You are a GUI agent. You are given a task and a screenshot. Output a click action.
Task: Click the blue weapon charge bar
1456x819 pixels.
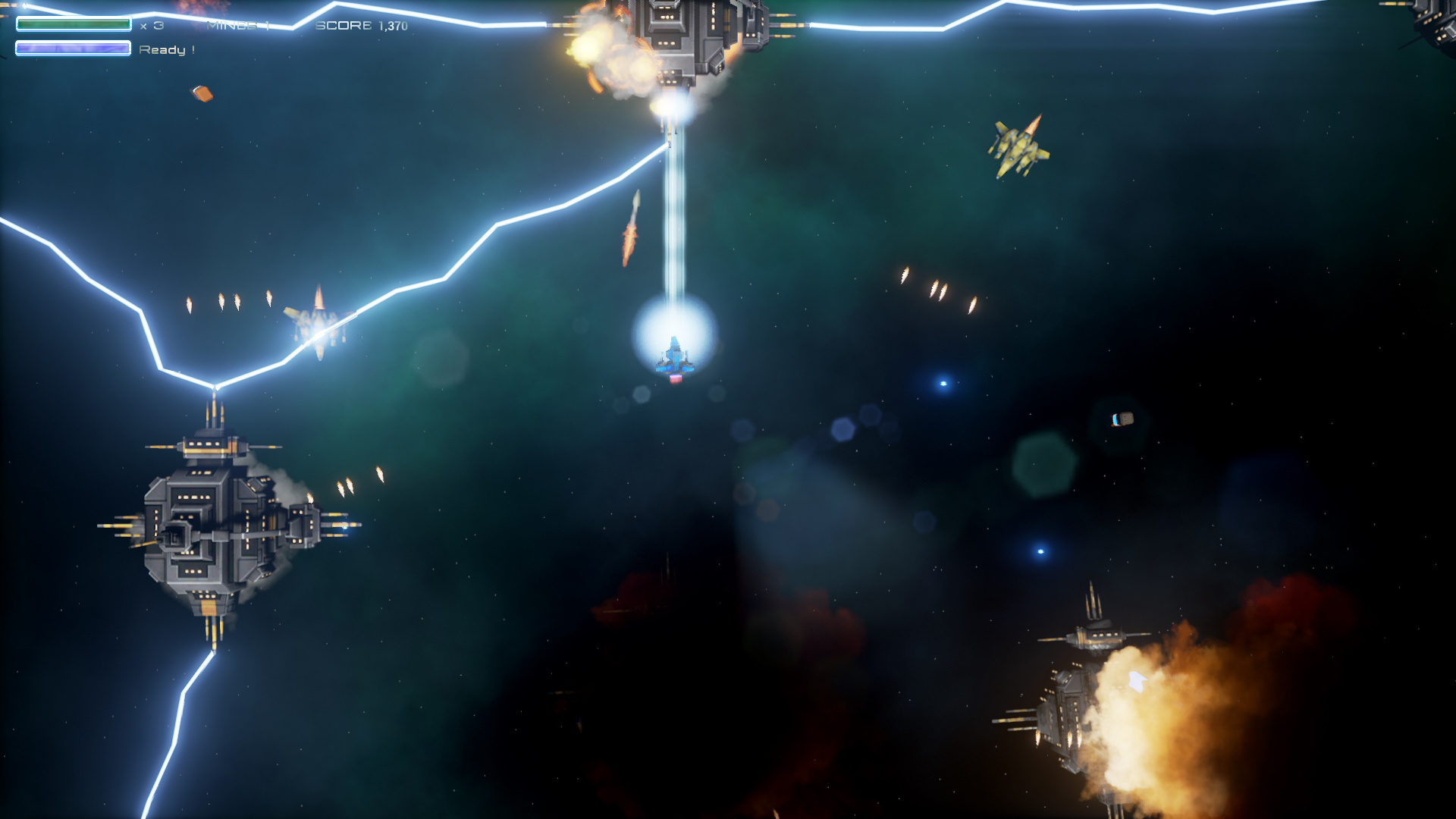[x=72, y=48]
